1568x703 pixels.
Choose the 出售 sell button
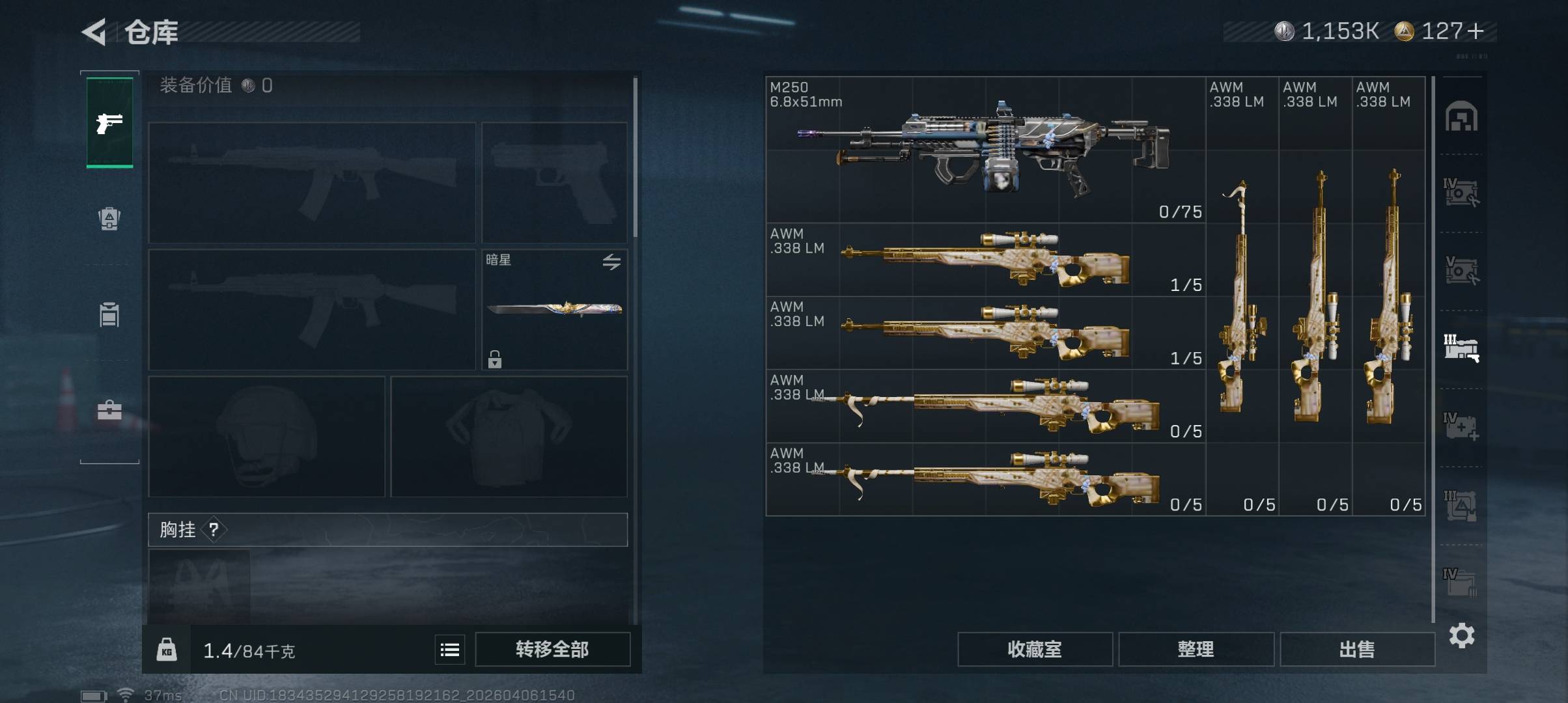click(1357, 649)
